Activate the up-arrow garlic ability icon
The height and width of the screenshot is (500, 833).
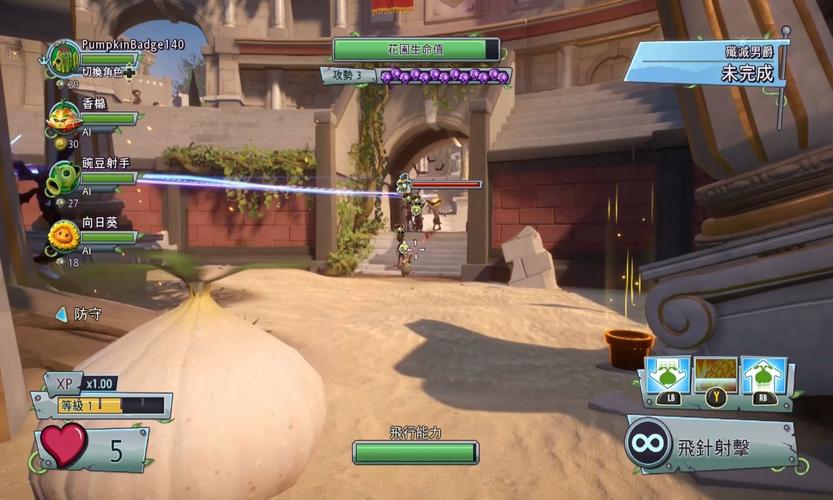[x=765, y=377]
